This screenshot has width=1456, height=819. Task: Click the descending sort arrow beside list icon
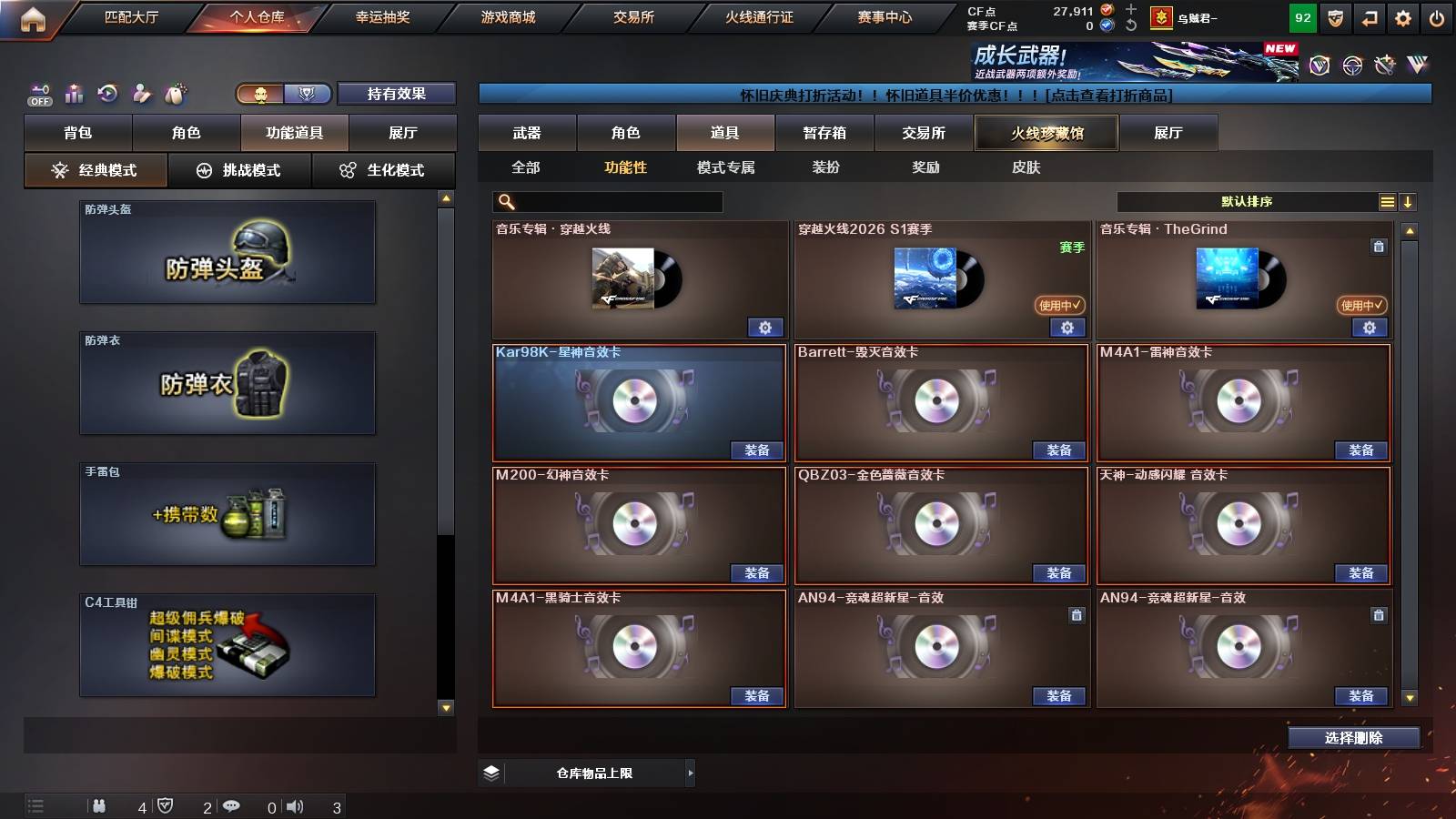tap(1409, 200)
